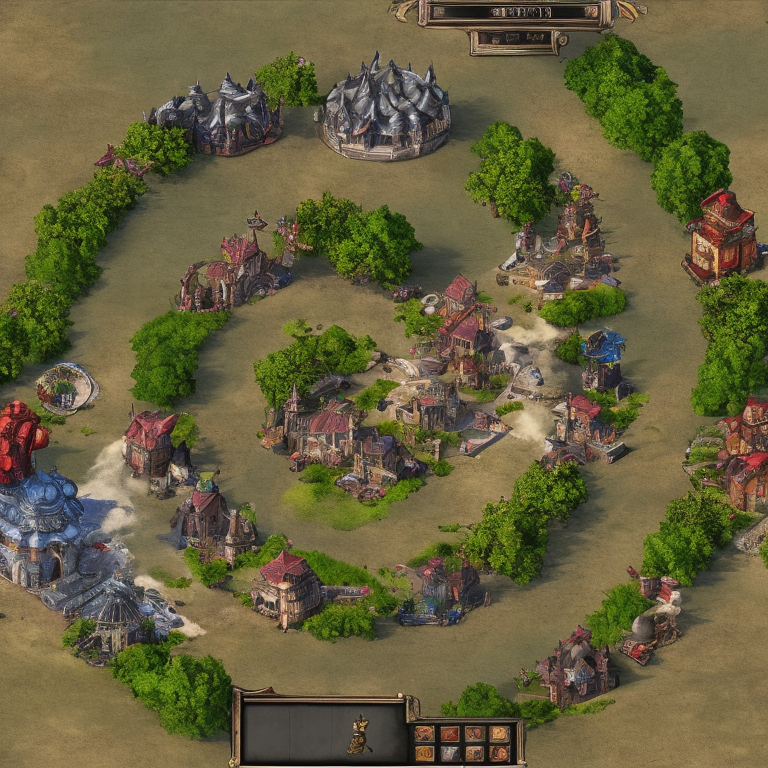This screenshot has height=768, width=768.
Task: Select the unit figure in the bottom panel
Action: (x=359, y=736)
